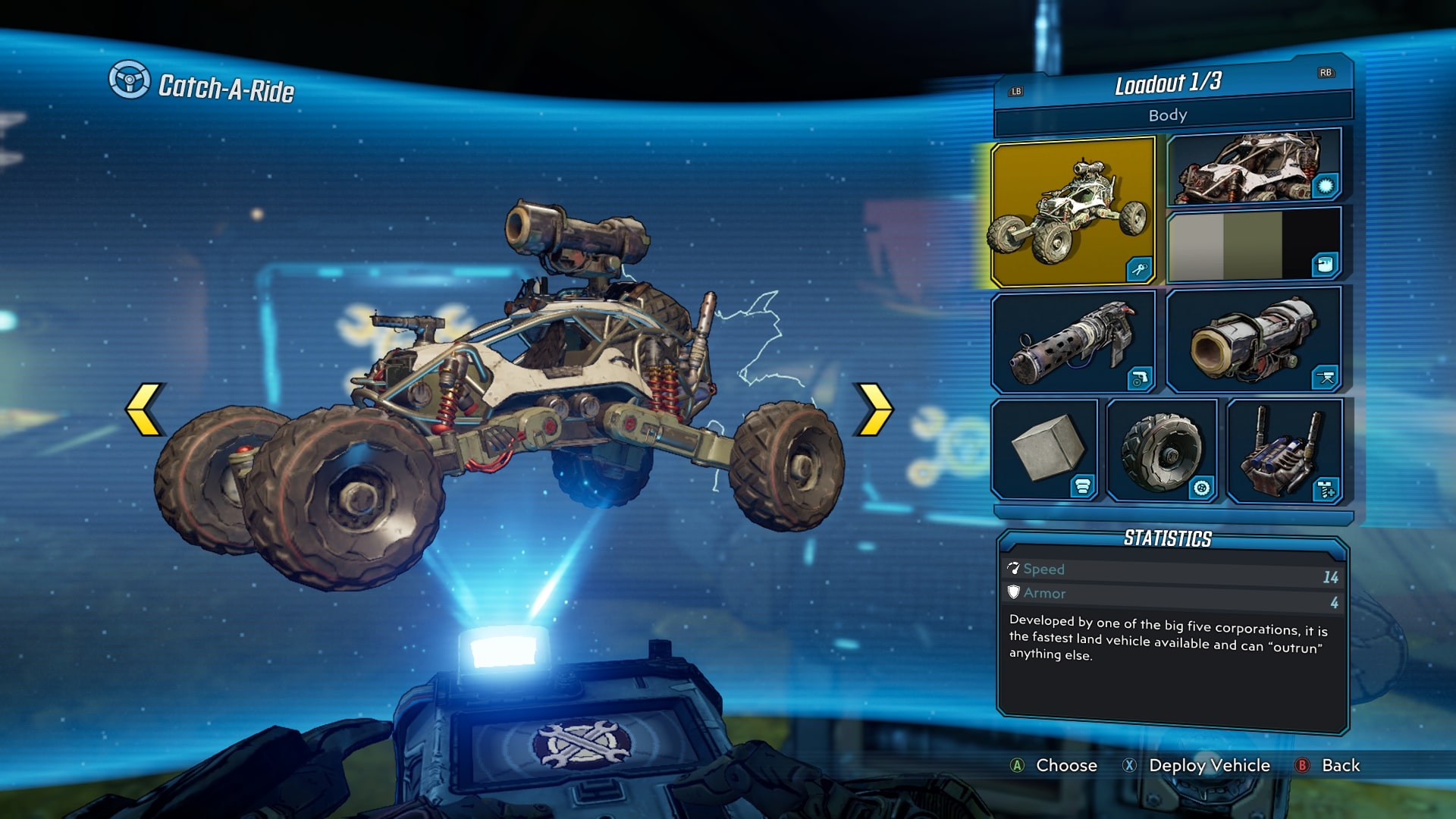Confirm with the Choose option

click(1065, 765)
